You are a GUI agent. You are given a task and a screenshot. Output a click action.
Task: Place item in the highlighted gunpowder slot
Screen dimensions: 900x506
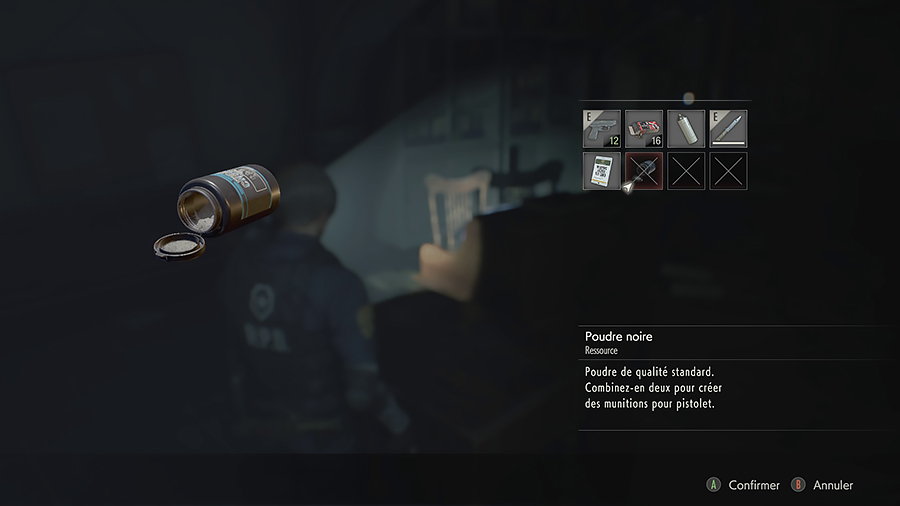[644, 171]
